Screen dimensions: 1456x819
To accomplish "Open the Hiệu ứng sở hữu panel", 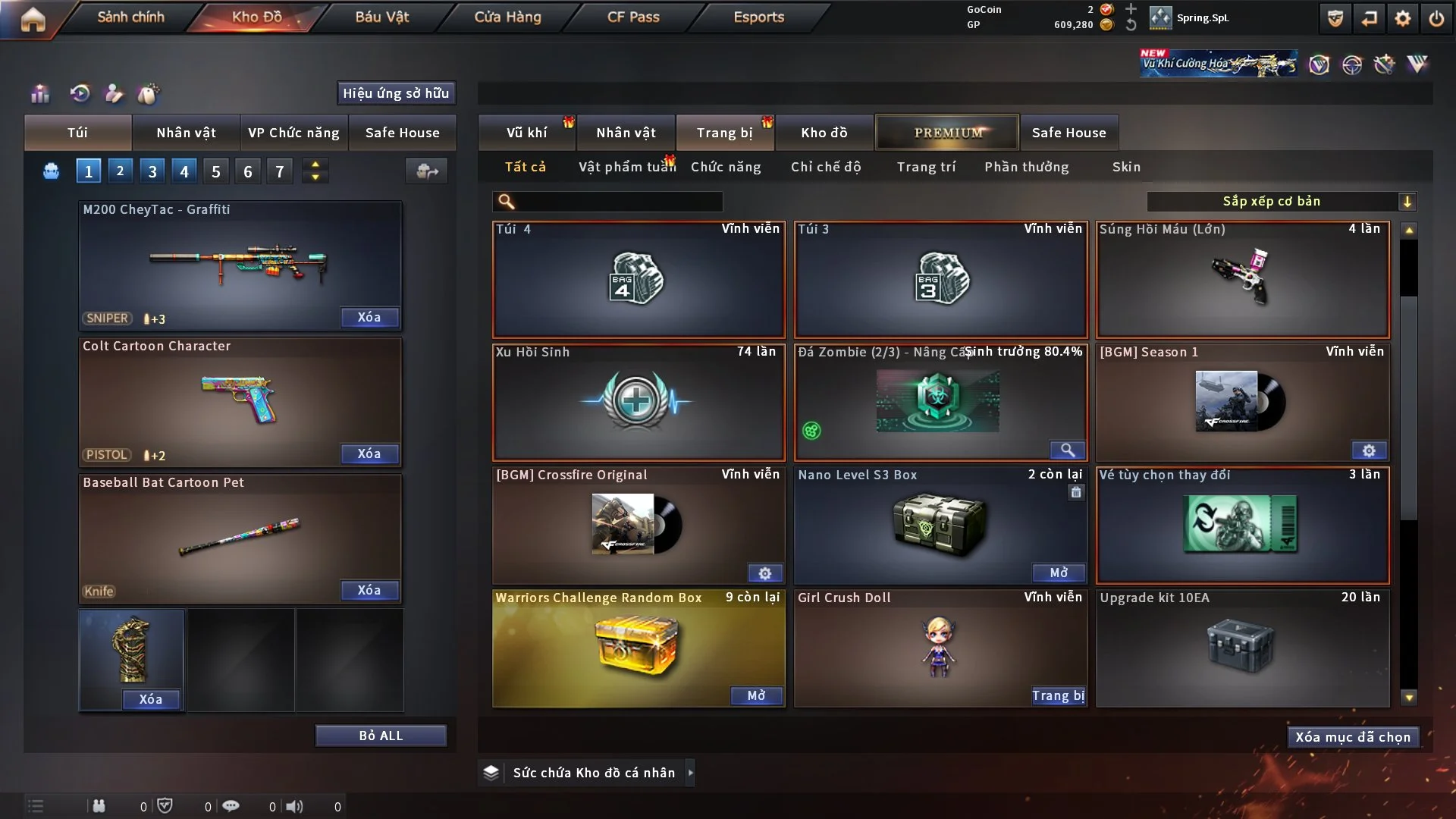I will coord(396,93).
